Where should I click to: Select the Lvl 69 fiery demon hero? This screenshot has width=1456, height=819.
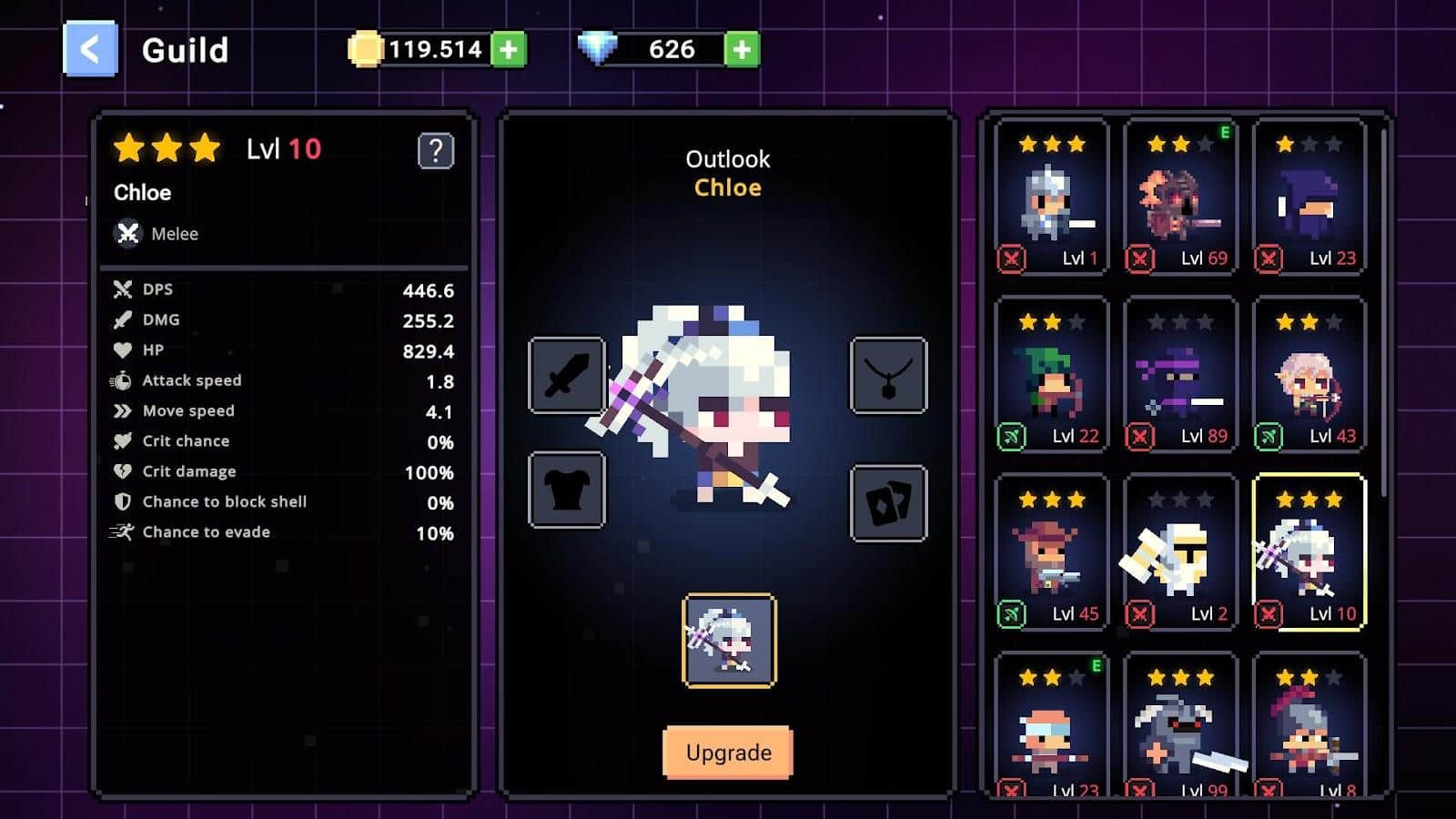[1180, 197]
